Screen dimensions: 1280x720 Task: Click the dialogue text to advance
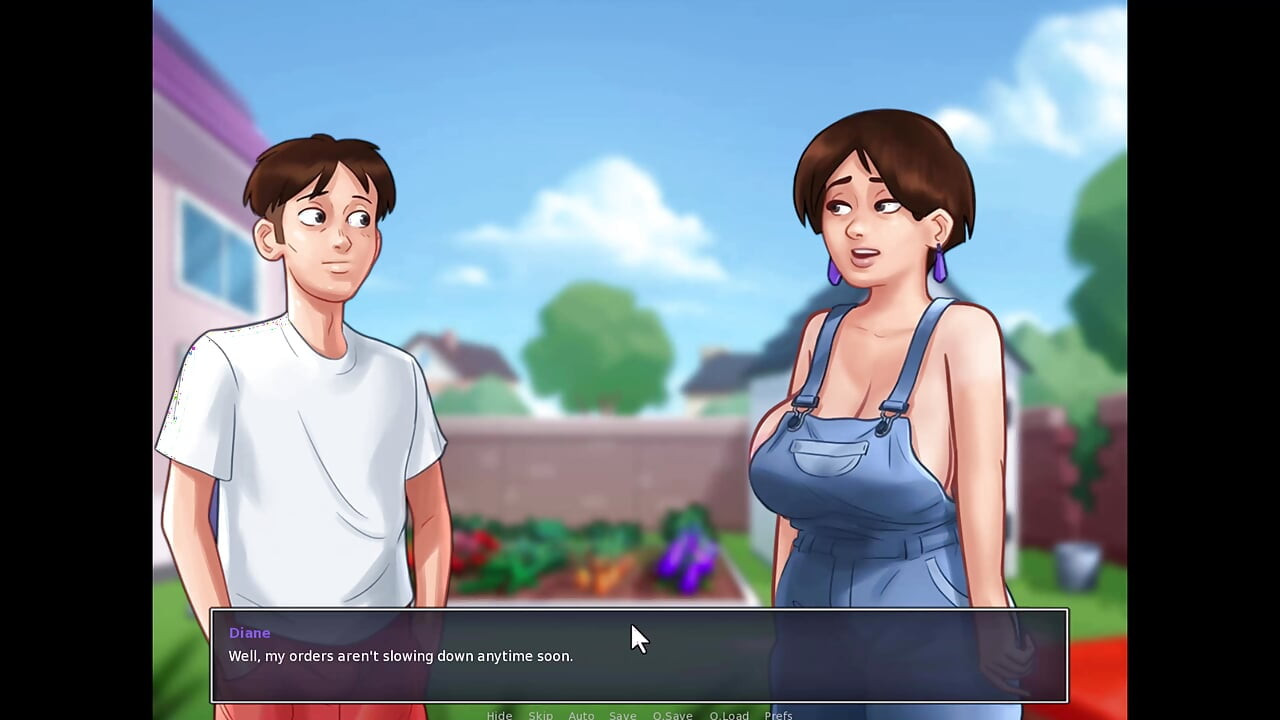pyautogui.click(x=400, y=656)
